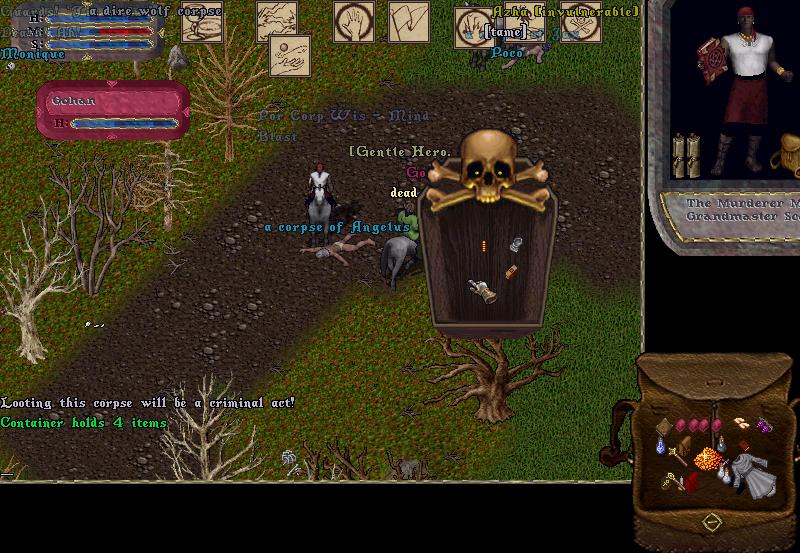
Task: Open the backpack from the paperdoll
Action: [787, 152]
